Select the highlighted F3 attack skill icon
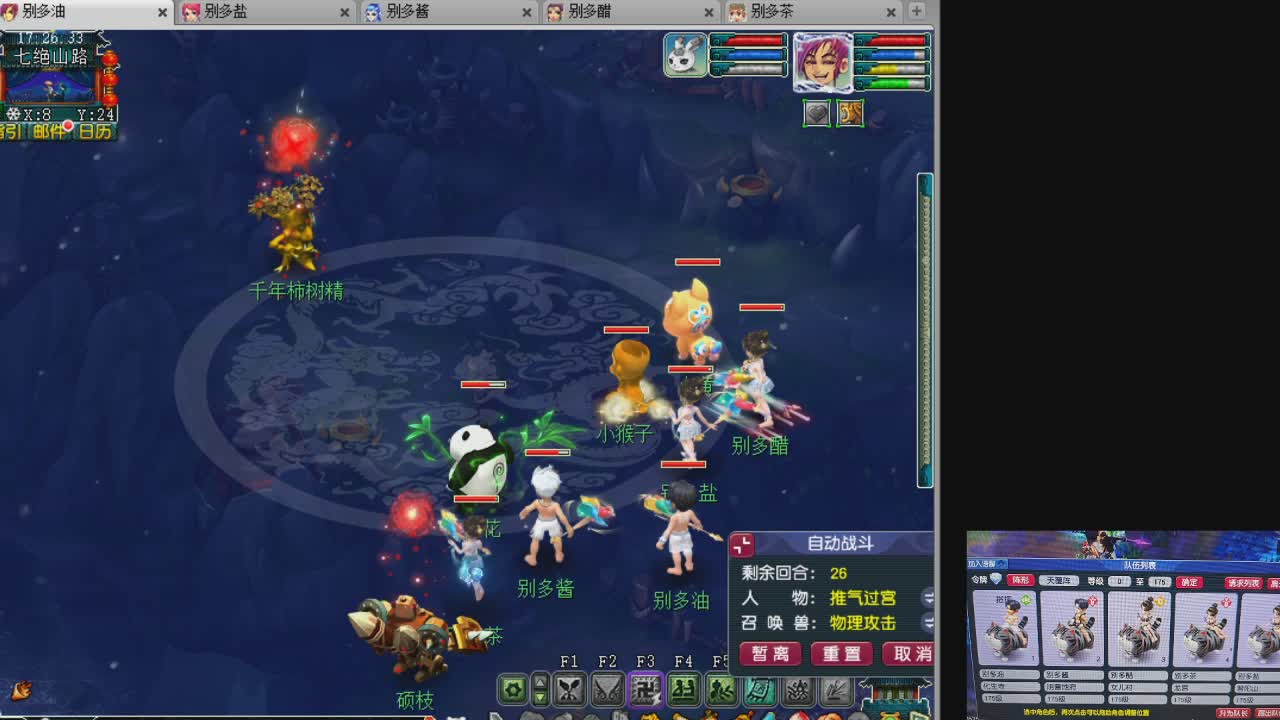Viewport: 1280px width, 720px height. 644,690
